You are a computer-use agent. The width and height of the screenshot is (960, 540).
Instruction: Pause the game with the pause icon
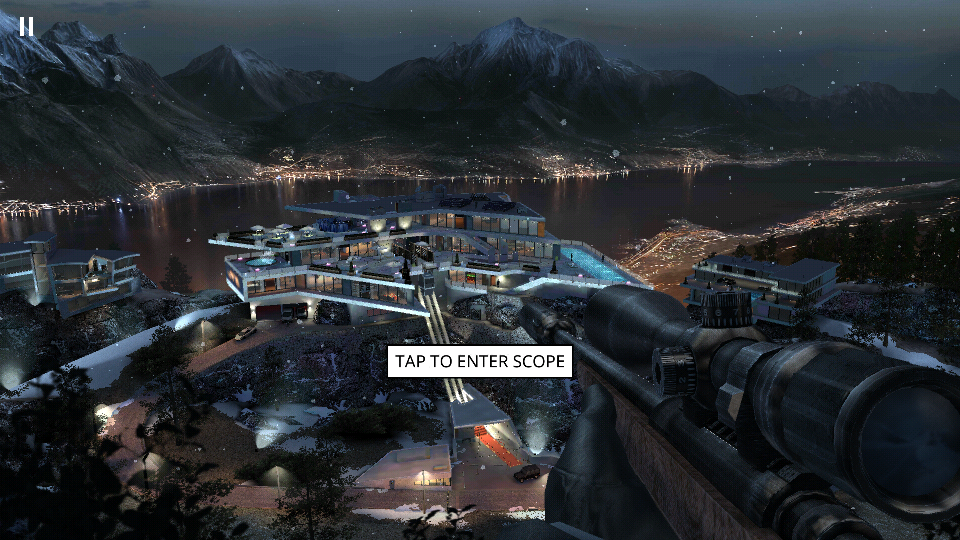click(26, 26)
